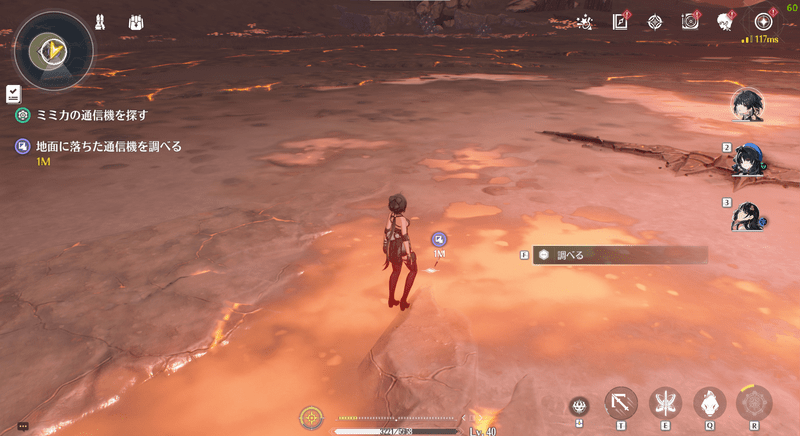Image resolution: width=800 pixels, height=436 pixels.
Task: Open the sparkle stars icon in top bar
Action: 585,21
